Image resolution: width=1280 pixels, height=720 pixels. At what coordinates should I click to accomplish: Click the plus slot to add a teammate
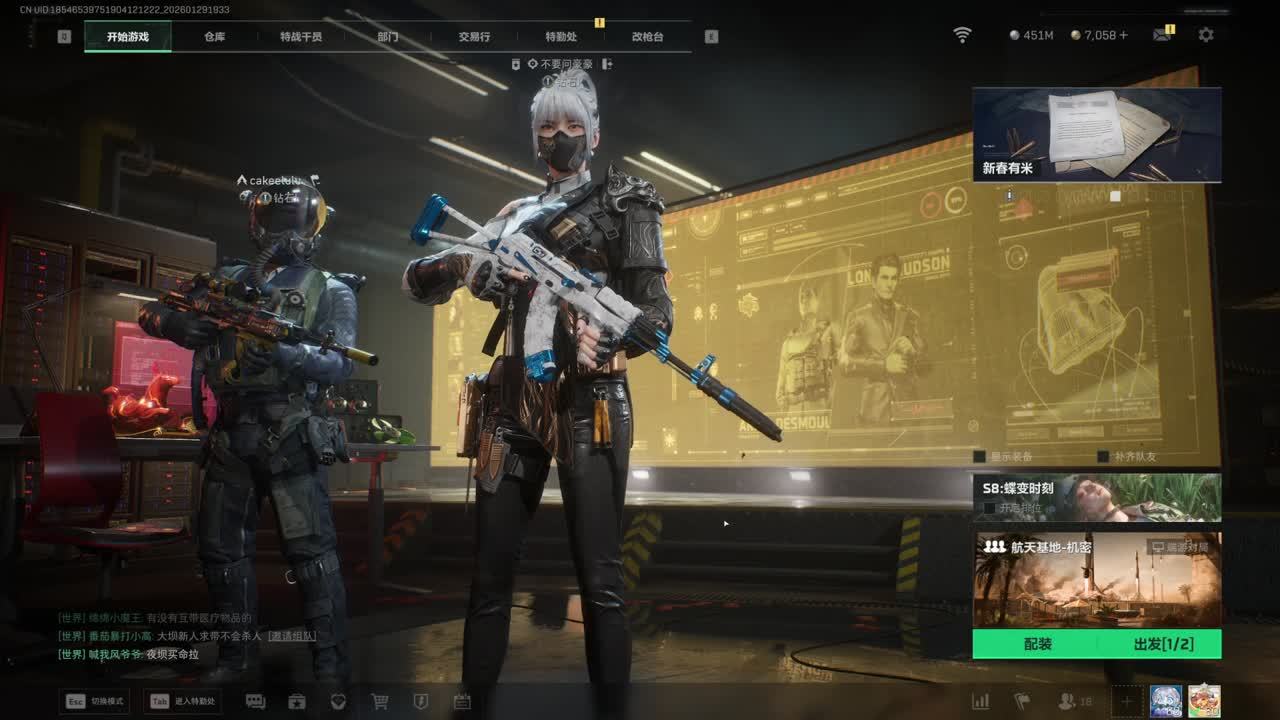click(x=1126, y=702)
